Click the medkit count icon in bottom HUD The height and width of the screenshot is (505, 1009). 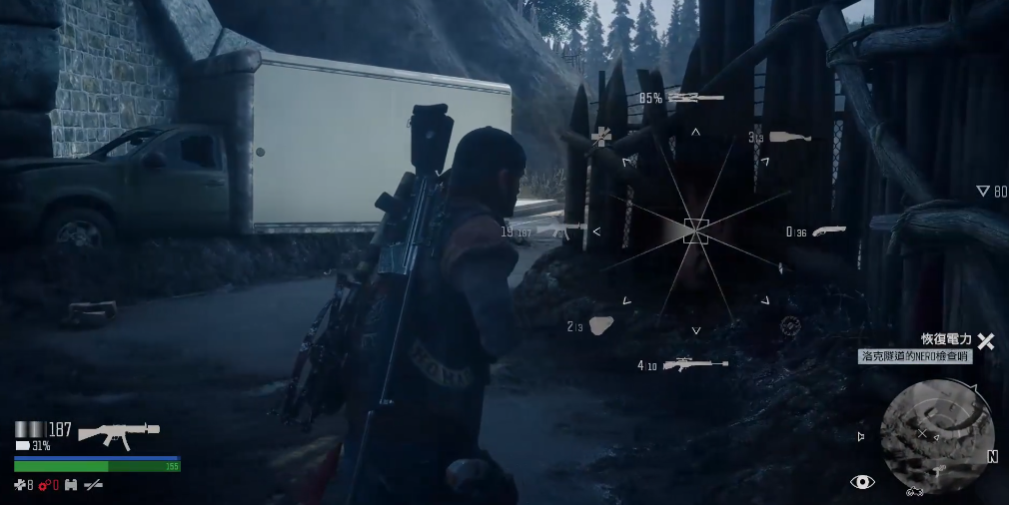[20, 485]
